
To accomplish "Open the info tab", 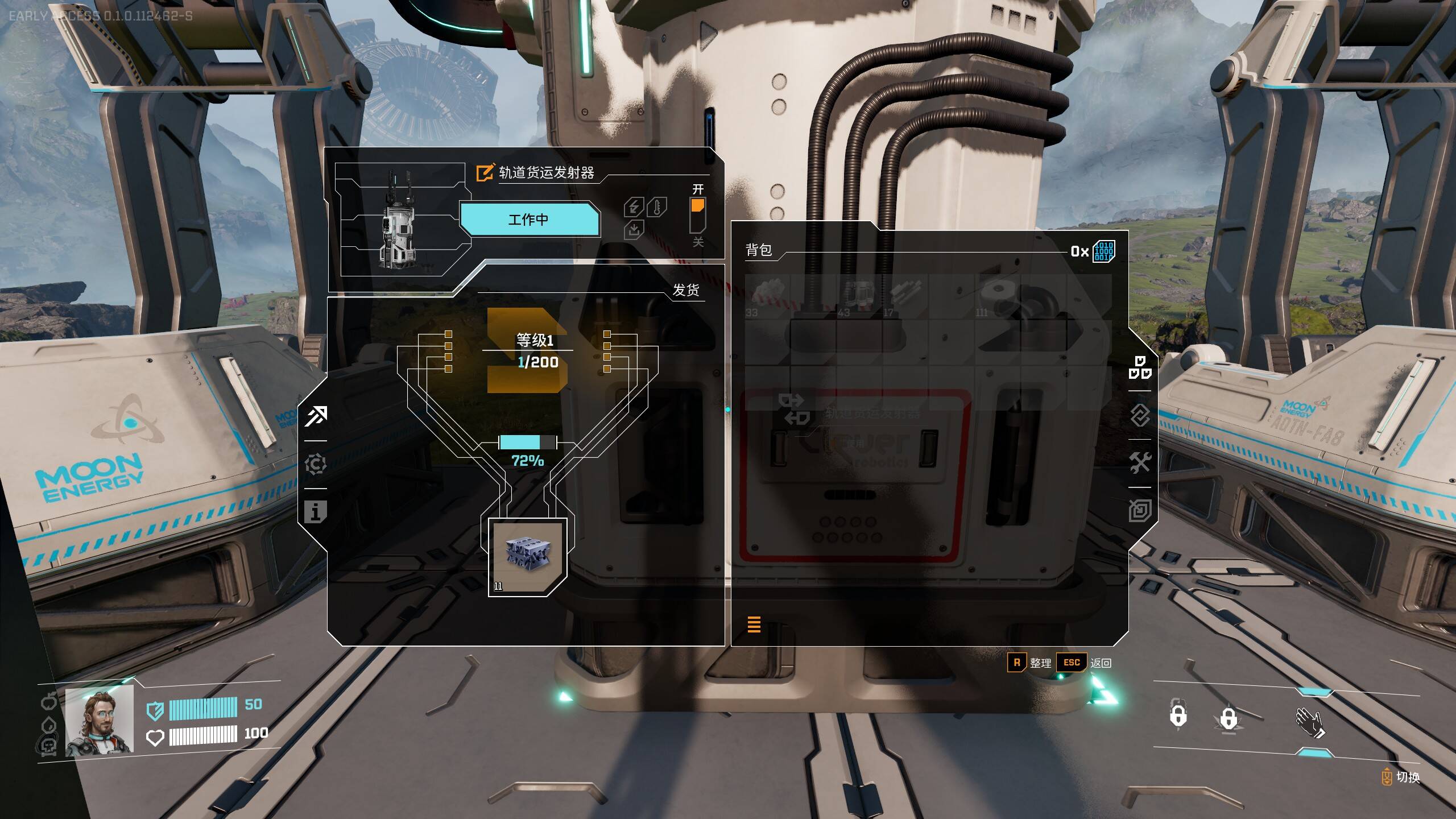I will click(x=315, y=512).
